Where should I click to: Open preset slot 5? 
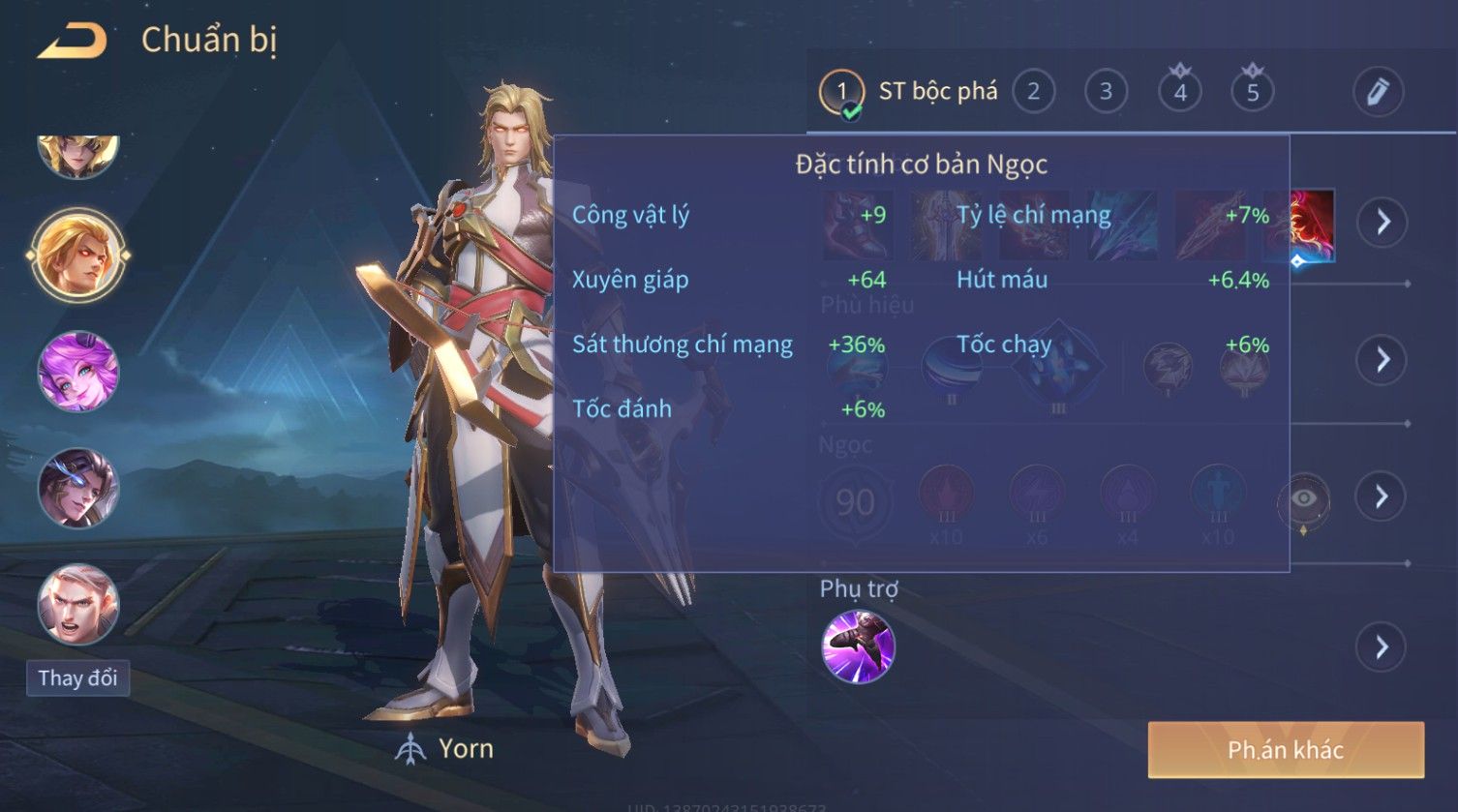(x=1253, y=92)
